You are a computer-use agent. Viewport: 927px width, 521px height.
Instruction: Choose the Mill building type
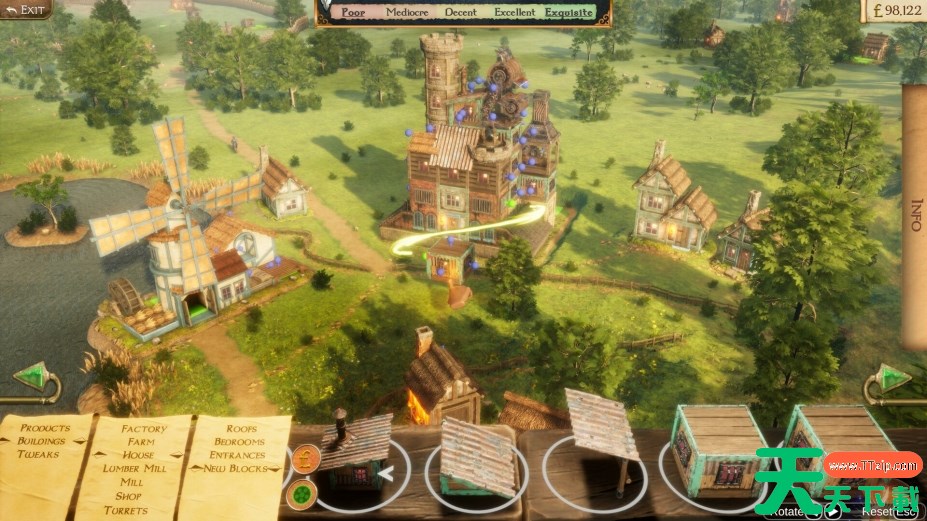click(131, 482)
